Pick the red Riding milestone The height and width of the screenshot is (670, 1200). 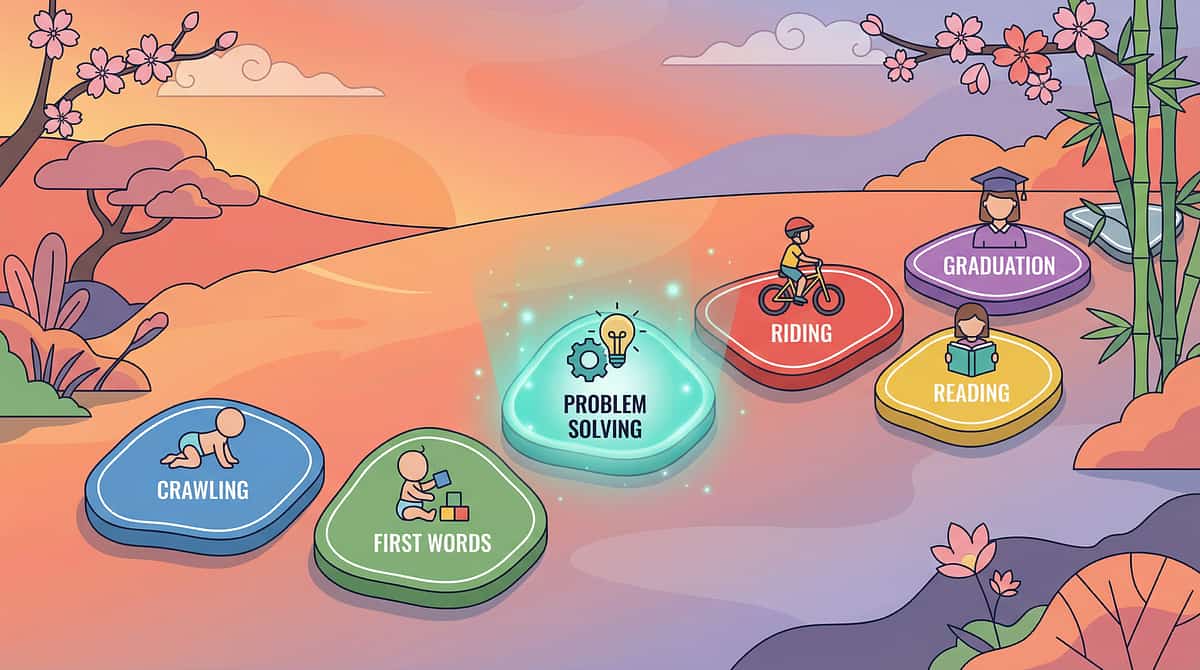799,325
